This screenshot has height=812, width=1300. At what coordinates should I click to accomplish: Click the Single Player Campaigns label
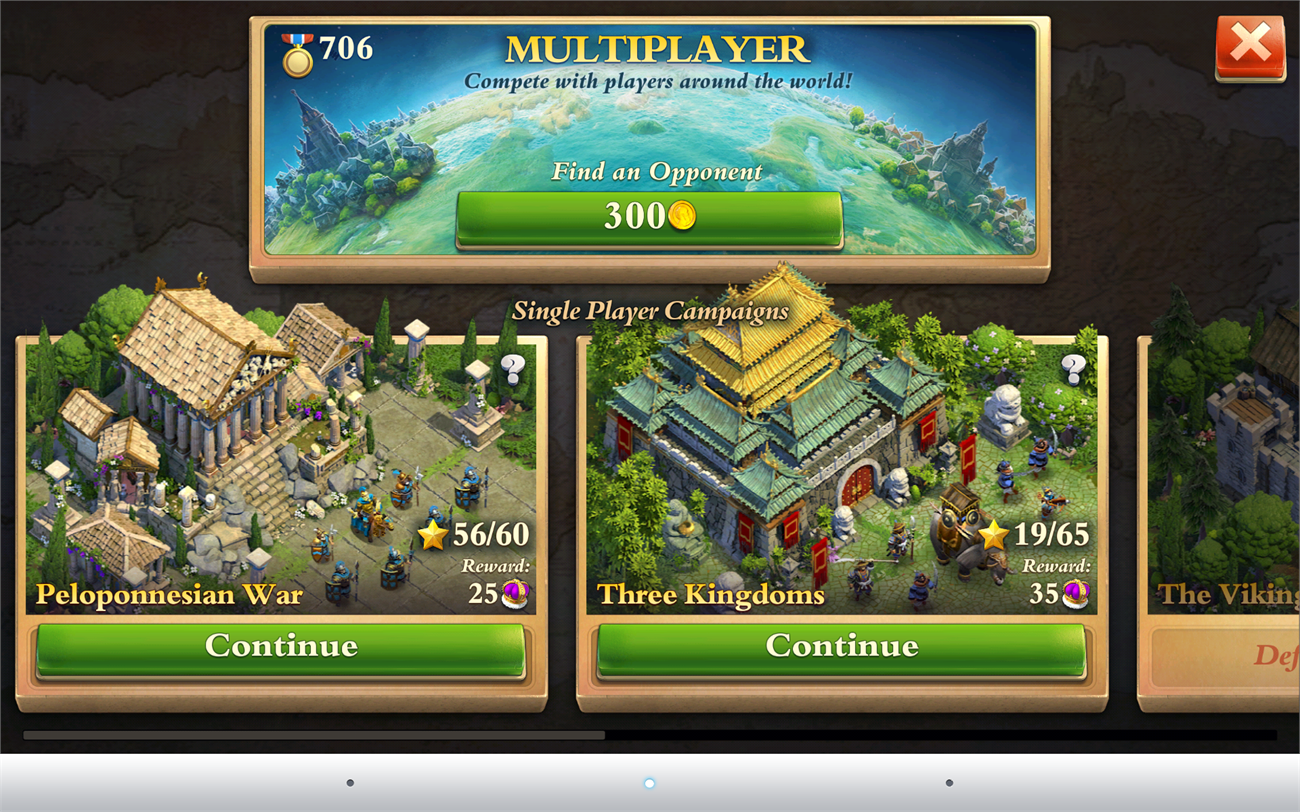pos(650,311)
